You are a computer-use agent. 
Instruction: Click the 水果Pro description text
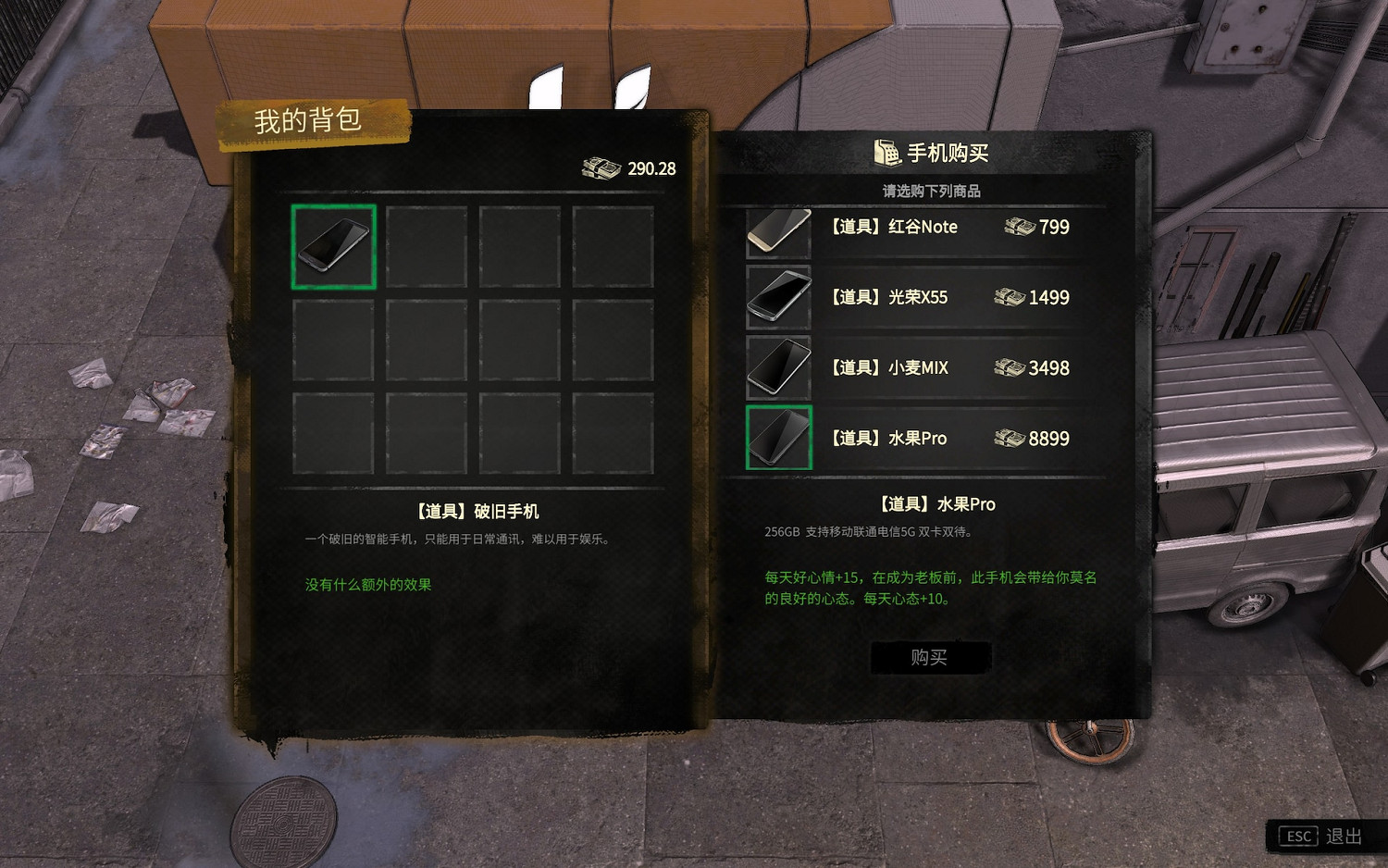pos(870,532)
